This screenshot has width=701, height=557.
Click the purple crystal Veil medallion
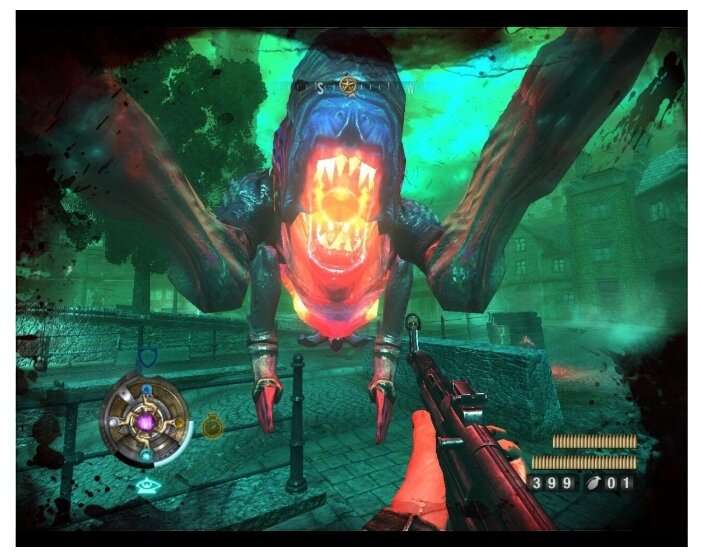click(x=146, y=423)
